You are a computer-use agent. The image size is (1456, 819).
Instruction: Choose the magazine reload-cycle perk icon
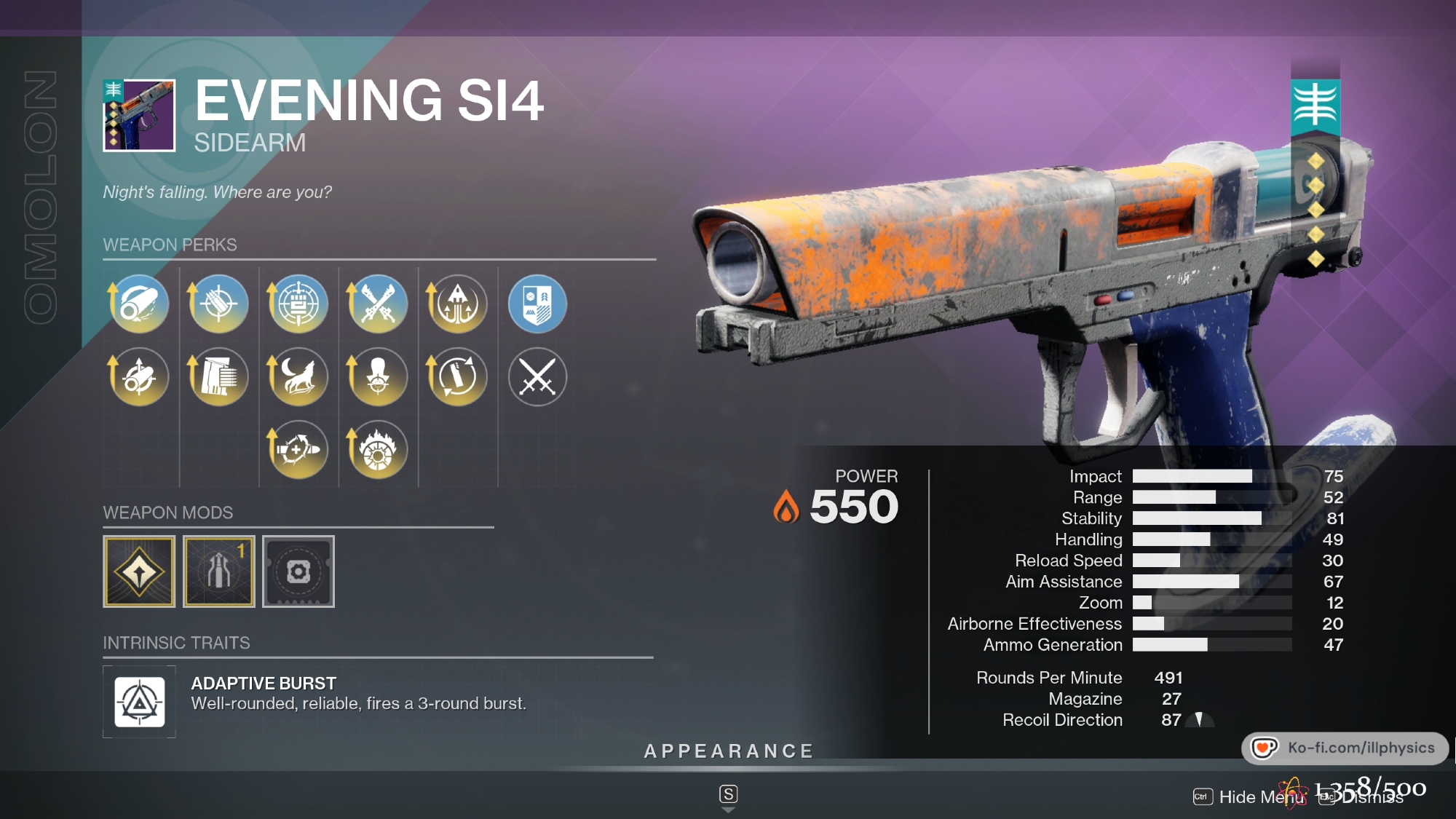coord(457,376)
